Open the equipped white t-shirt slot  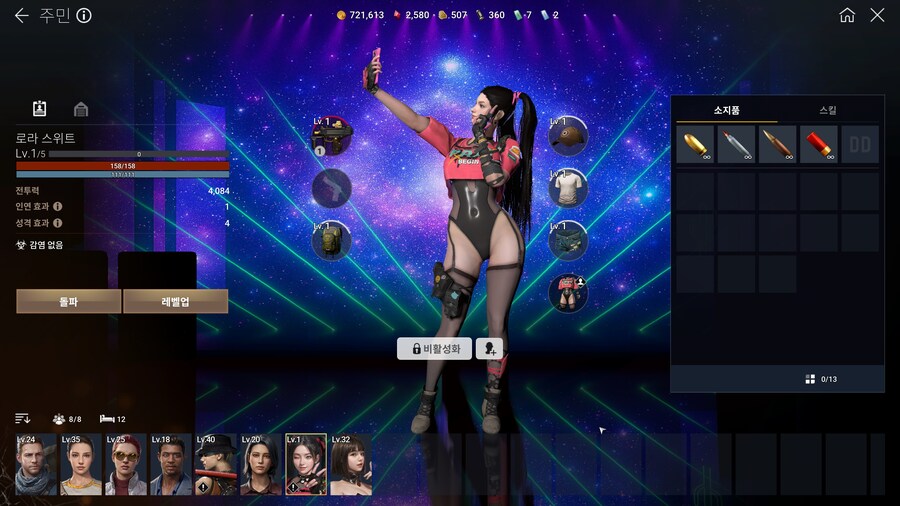[568, 188]
